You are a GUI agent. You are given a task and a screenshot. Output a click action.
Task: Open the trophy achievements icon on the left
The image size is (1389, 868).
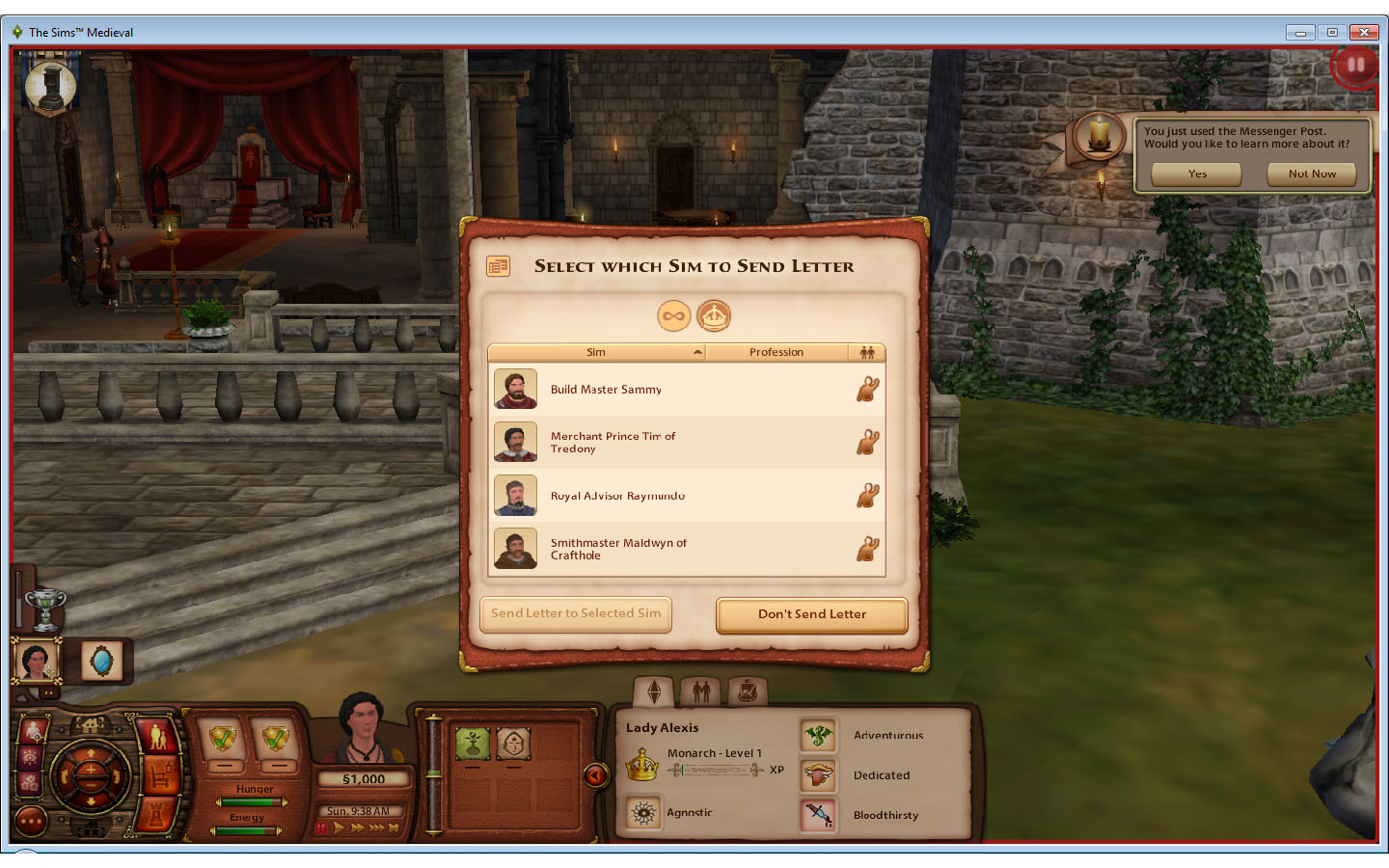click(45, 608)
